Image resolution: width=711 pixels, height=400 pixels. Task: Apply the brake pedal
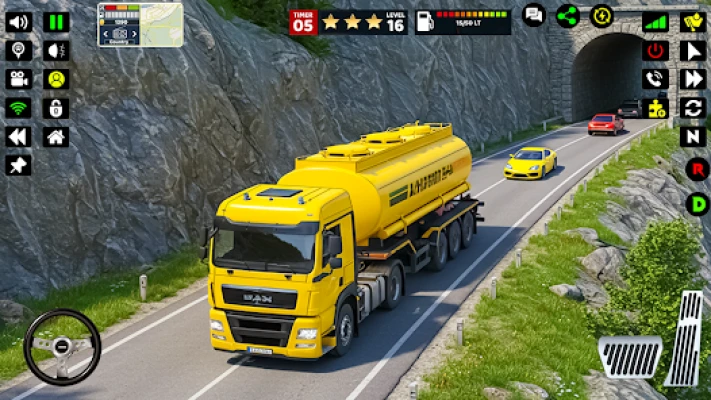tap(630, 357)
